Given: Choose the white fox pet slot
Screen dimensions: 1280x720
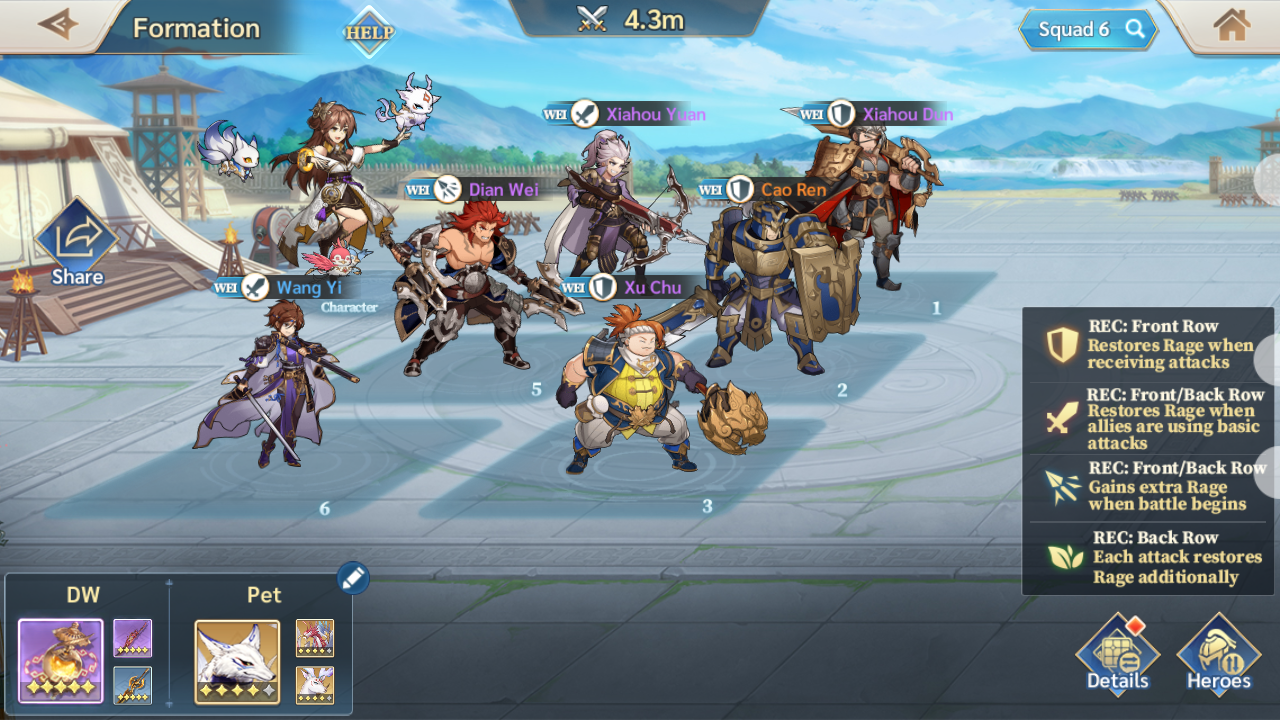Looking at the screenshot, I should (237, 661).
